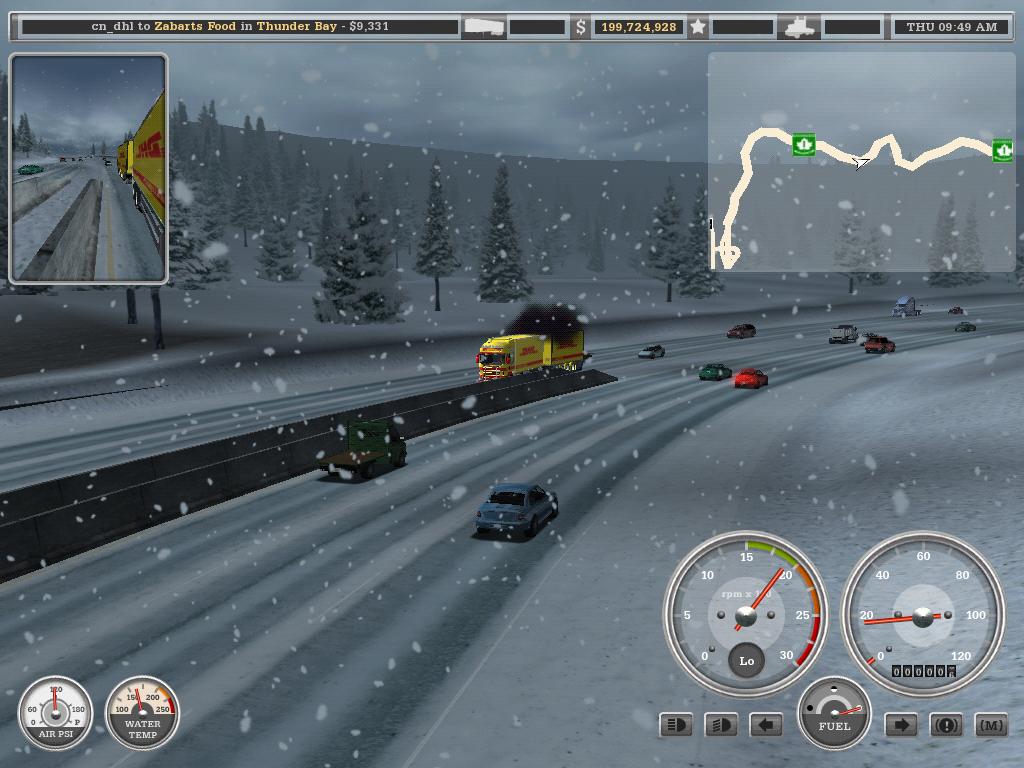Toggle the high beam headlights button
This screenshot has height=768, width=1024.
[x=676, y=725]
